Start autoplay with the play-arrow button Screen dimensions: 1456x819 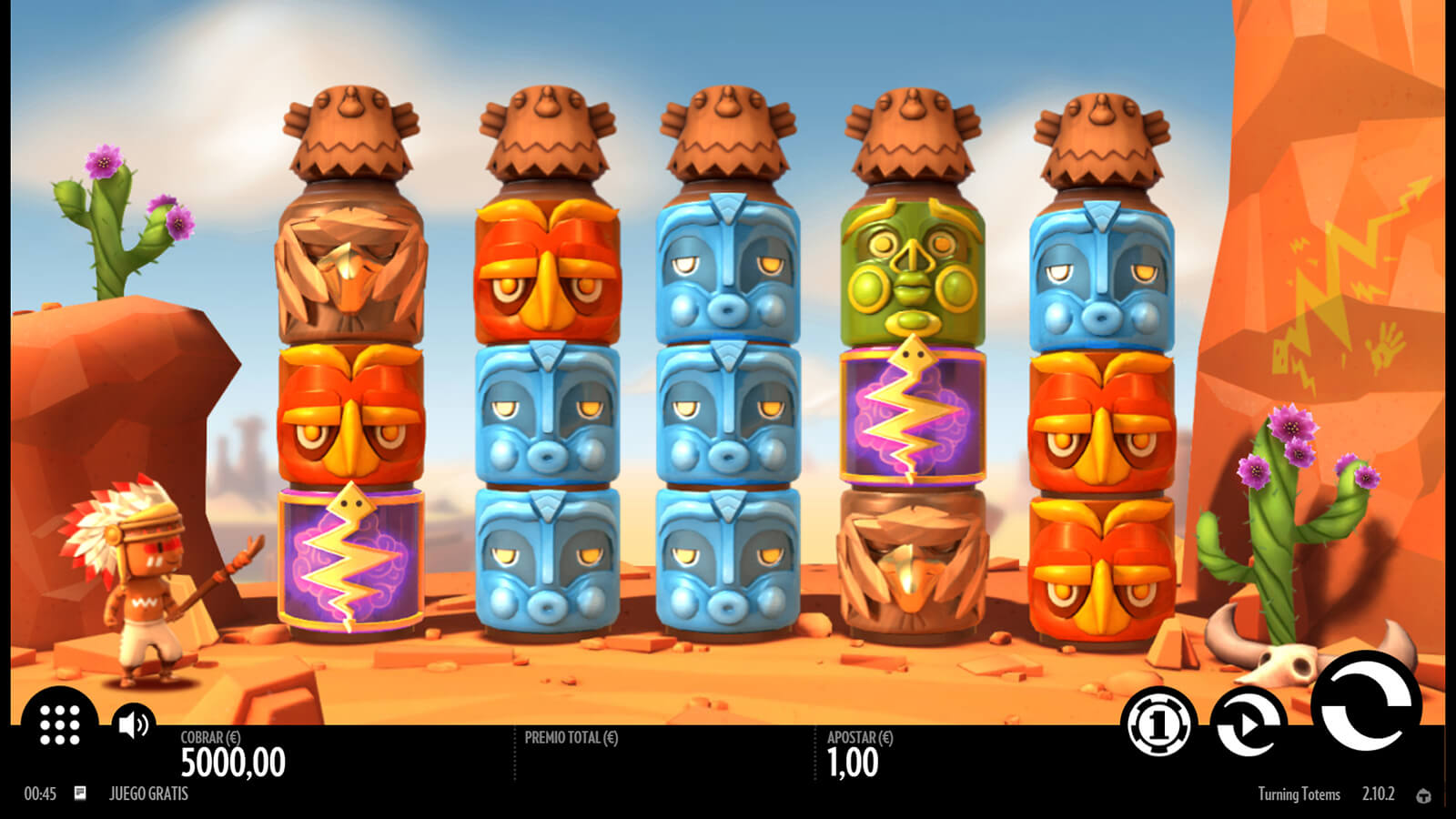(1248, 724)
